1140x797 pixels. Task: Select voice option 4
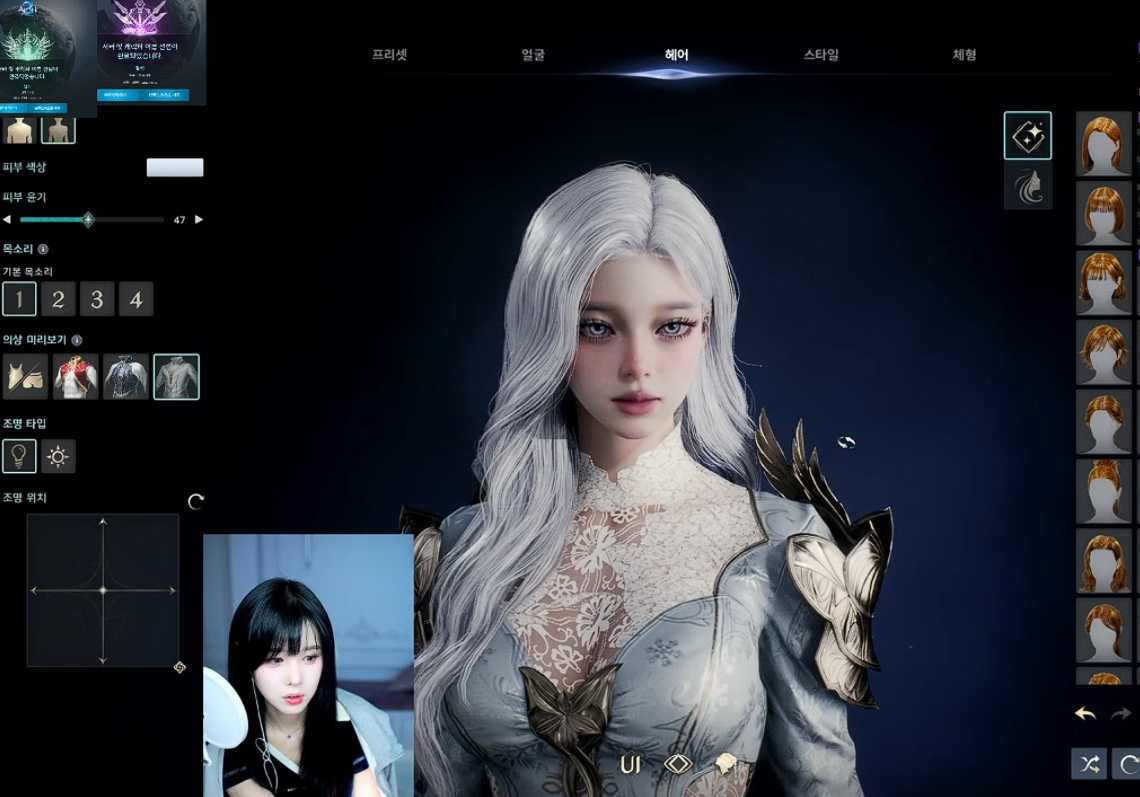tap(136, 299)
